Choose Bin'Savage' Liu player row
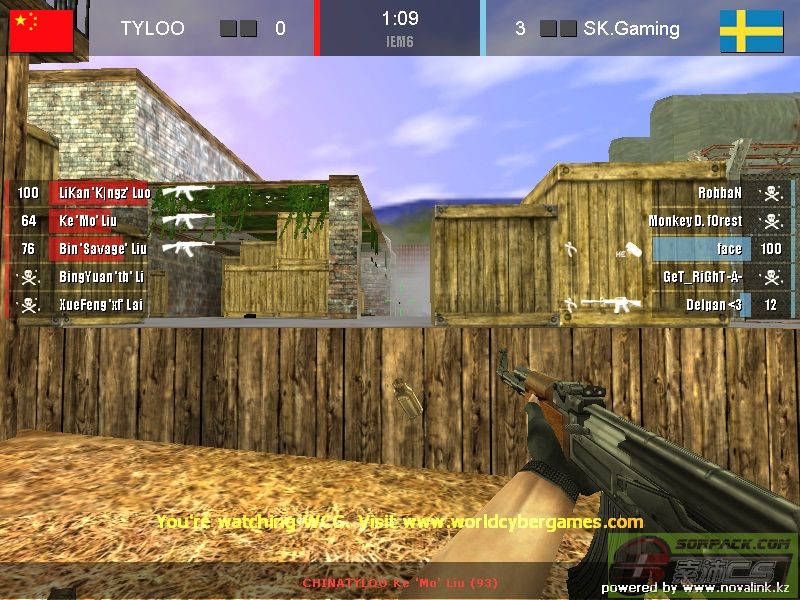The height and width of the screenshot is (600, 800). click(x=102, y=248)
